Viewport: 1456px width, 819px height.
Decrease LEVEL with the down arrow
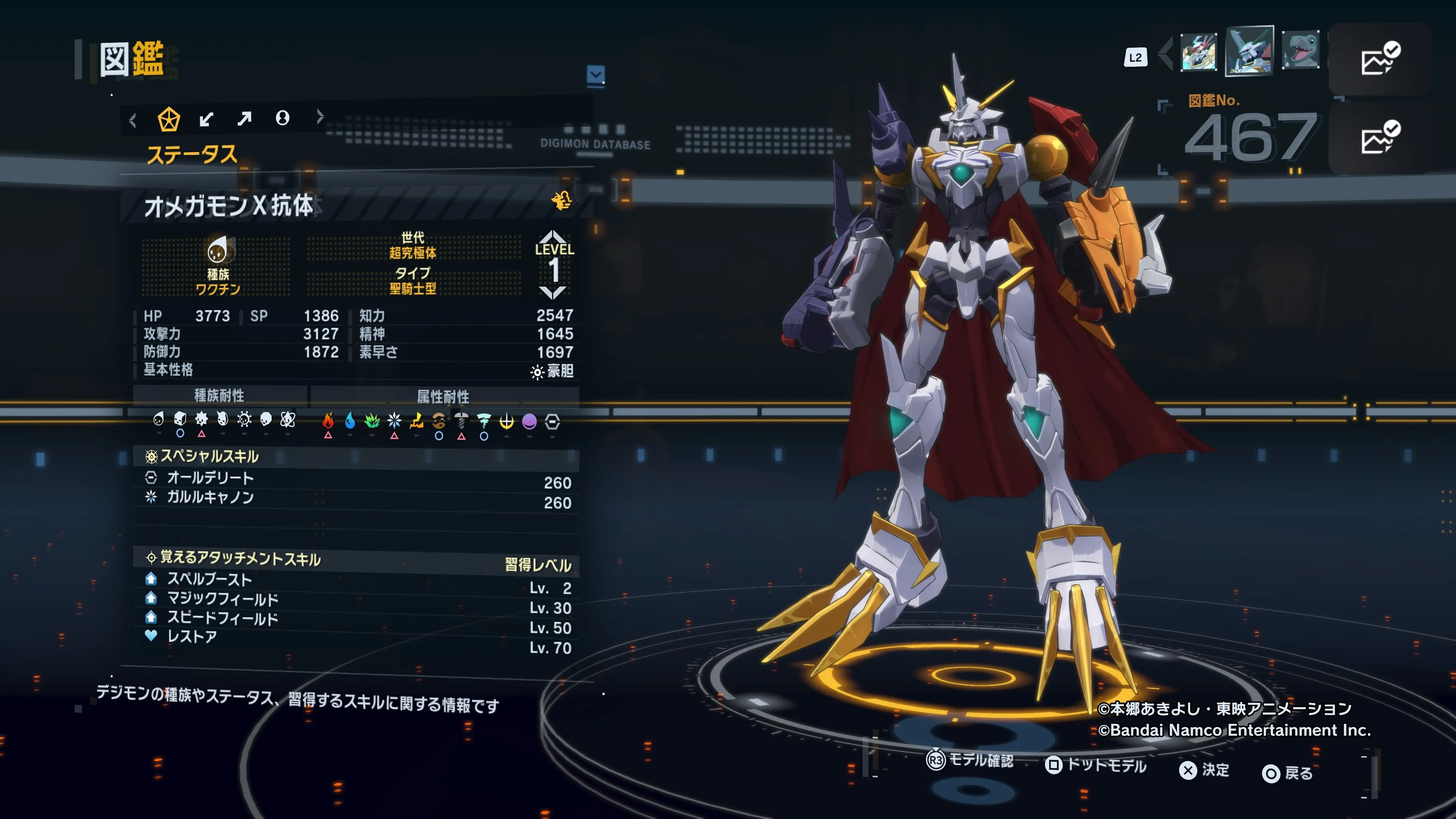[552, 292]
